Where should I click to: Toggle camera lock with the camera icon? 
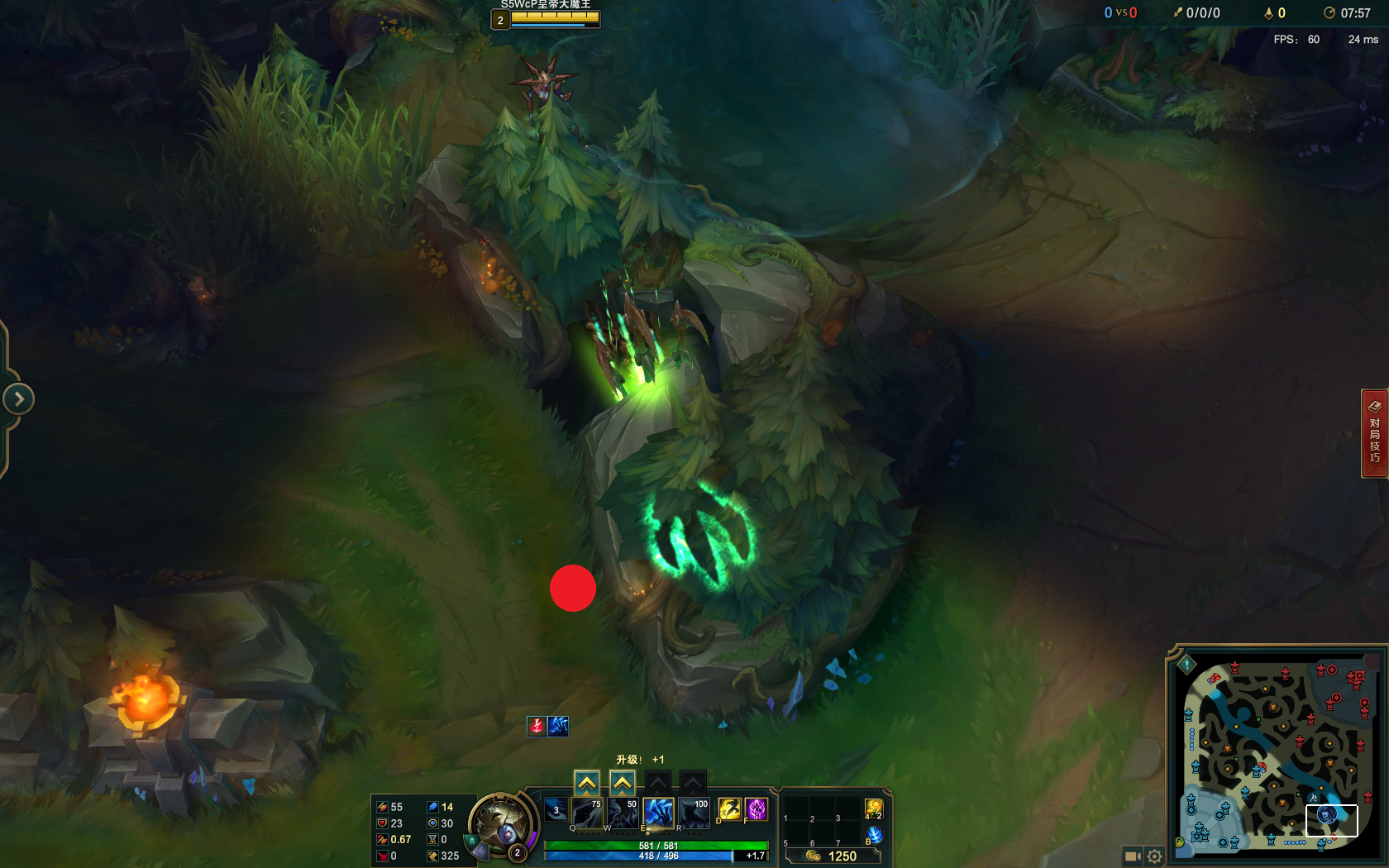(x=1132, y=855)
